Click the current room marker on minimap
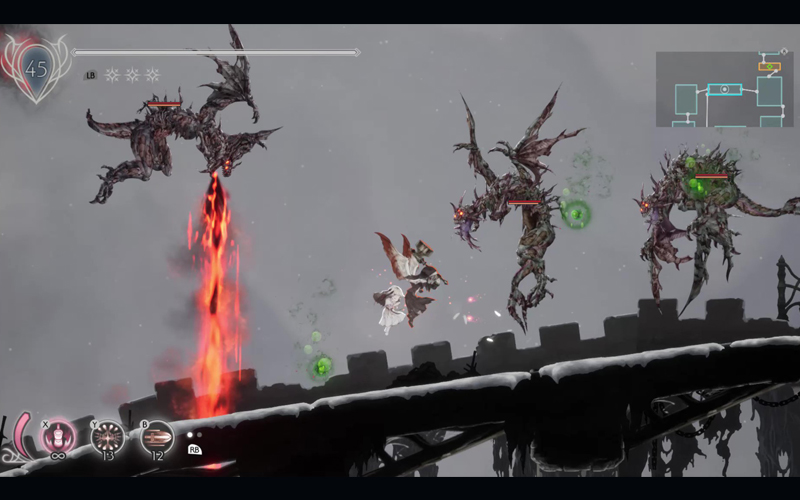This screenshot has height=500, width=800. pyautogui.click(x=725, y=89)
